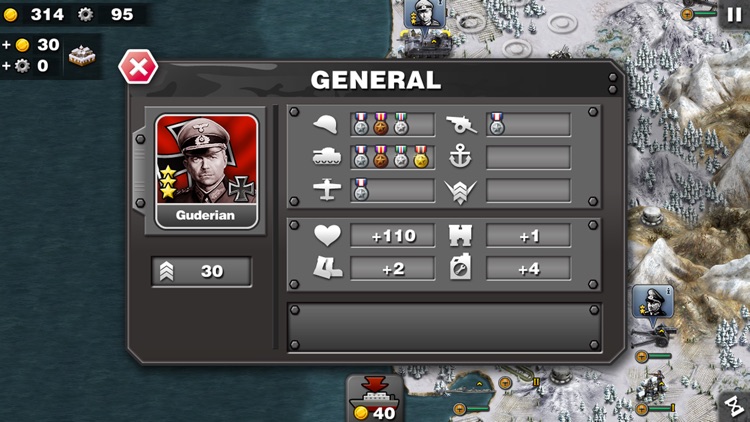The width and height of the screenshot is (750, 422).
Task: Close the General info panel
Action: [x=138, y=67]
